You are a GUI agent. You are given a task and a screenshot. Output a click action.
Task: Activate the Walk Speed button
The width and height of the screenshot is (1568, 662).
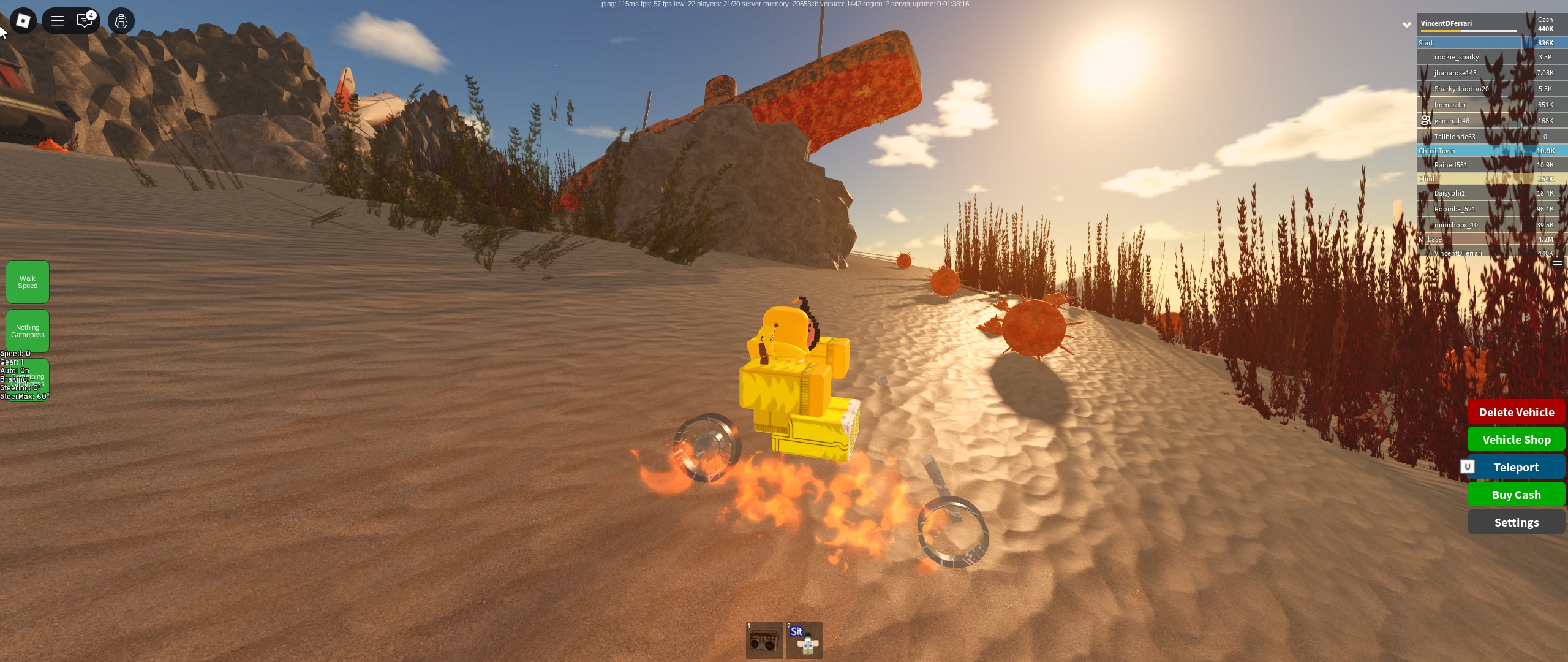(28, 282)
